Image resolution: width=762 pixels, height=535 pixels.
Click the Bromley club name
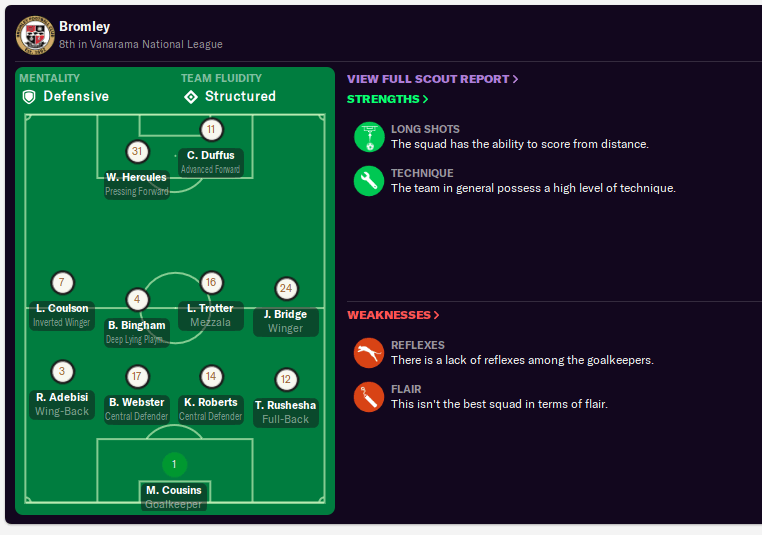85,26
